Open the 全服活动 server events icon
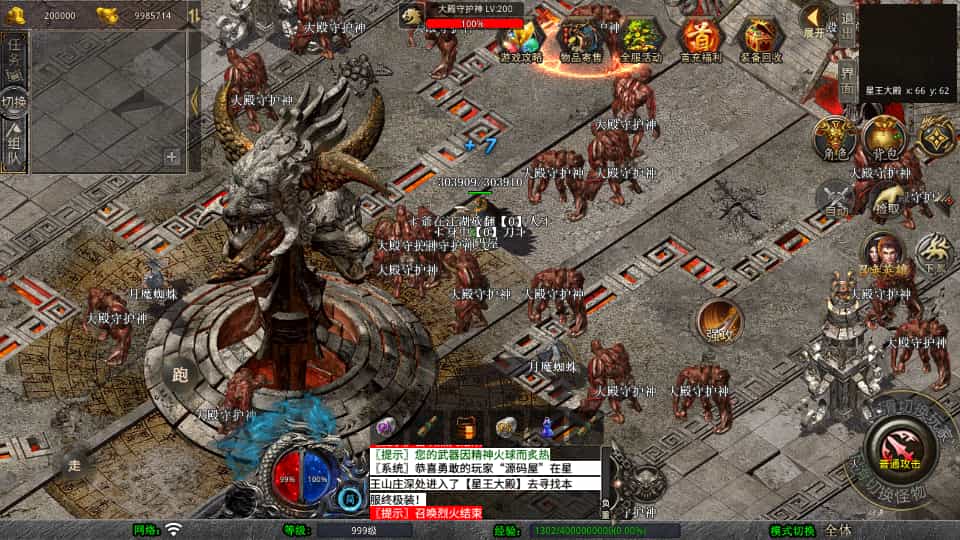Image resolution: width=960 pixels, height=540 pixels. (641, 40)
